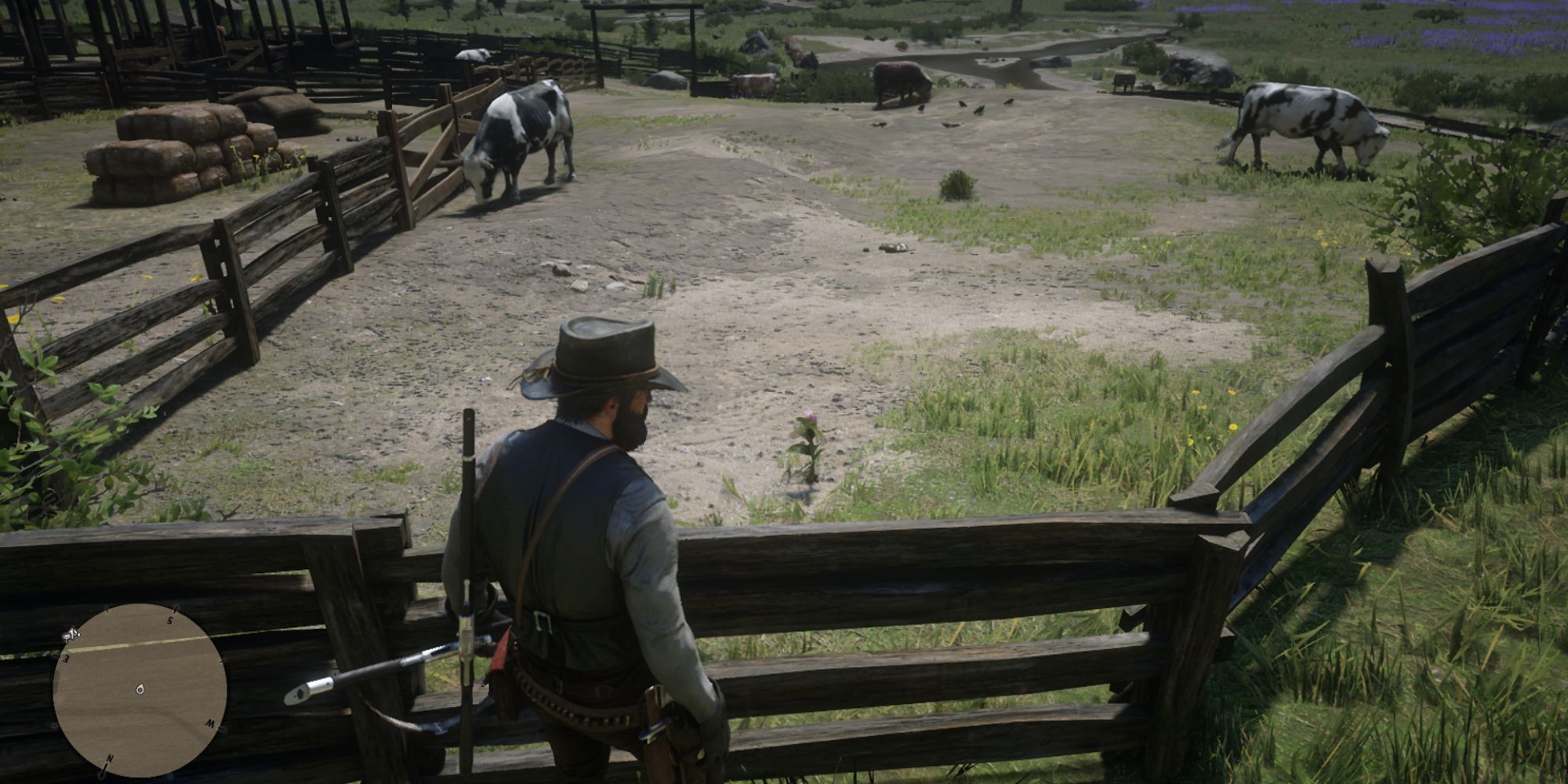Click the yellow road line on the minimap
Screen dimensions: 1568x784
(x=133, y=644)
